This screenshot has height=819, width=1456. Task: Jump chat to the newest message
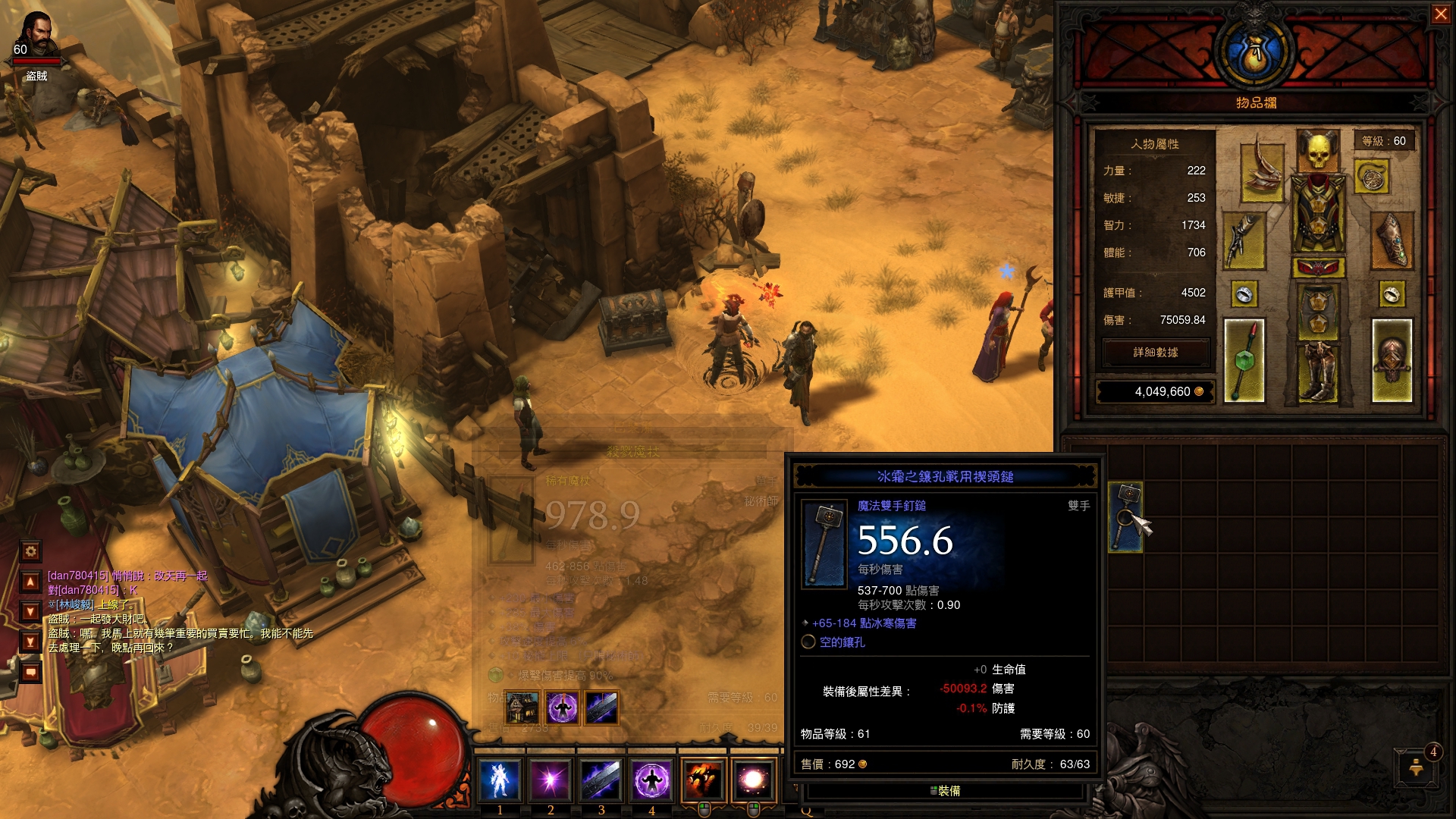31,642
